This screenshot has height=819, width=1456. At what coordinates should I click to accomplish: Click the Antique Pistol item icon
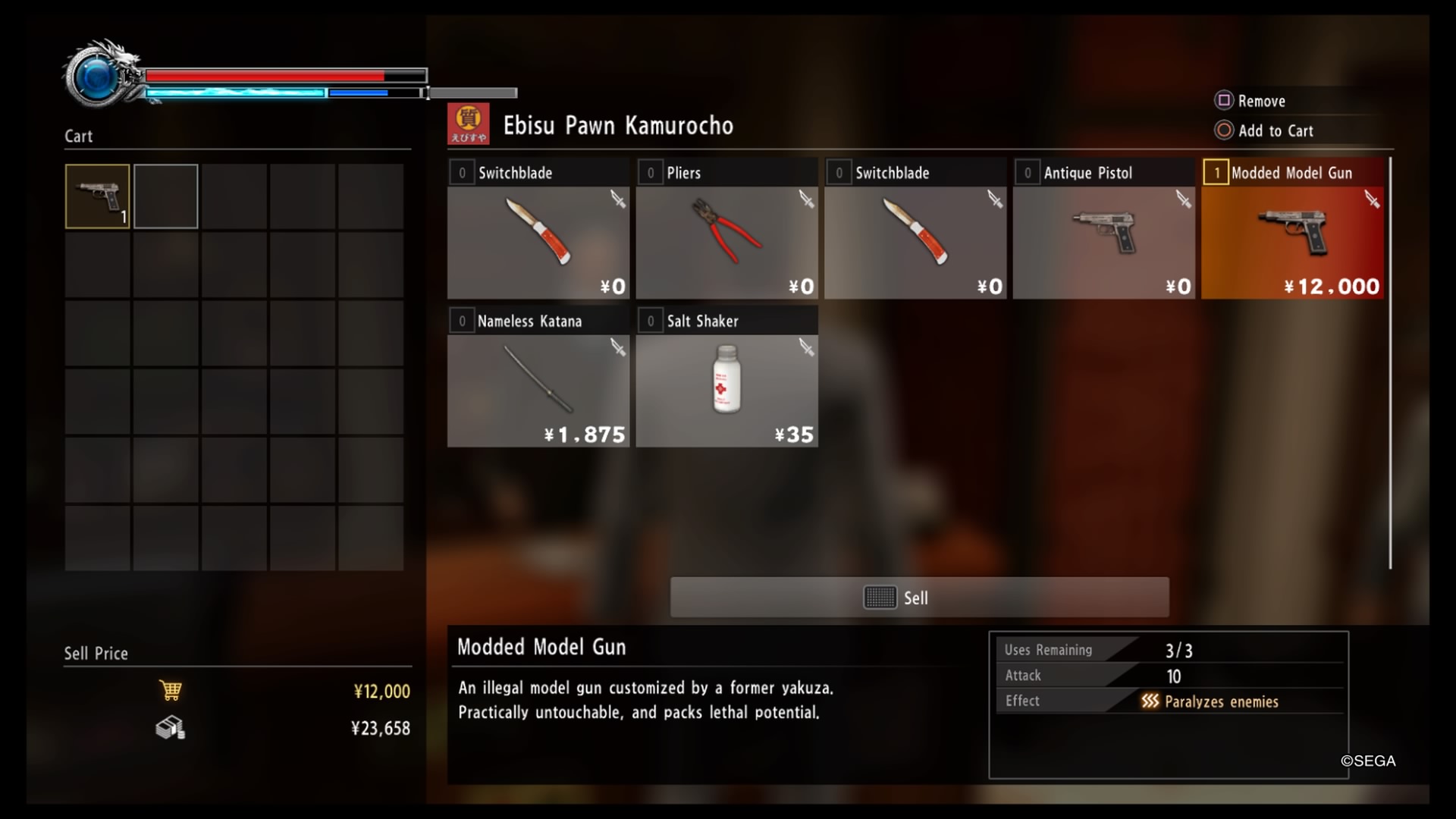[x=1103, y=231]
